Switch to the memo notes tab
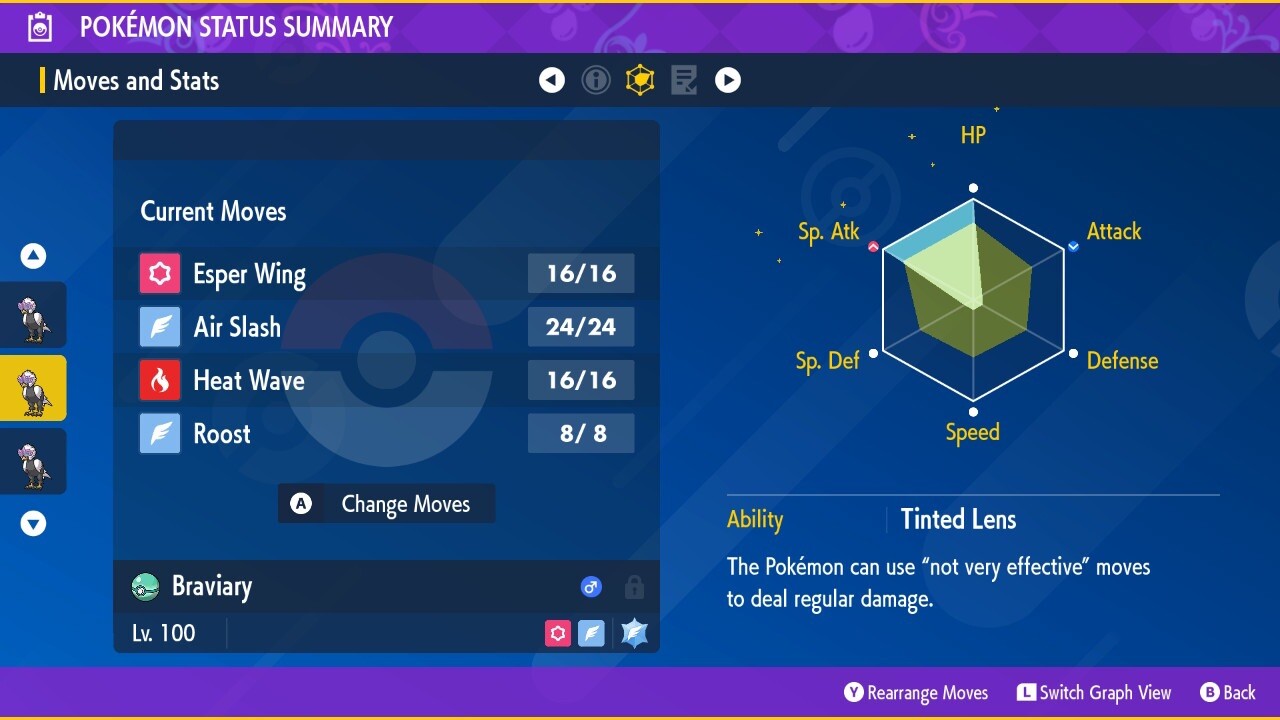The height and width of the screenshot is (720, 1280). [x=684, y=80]
